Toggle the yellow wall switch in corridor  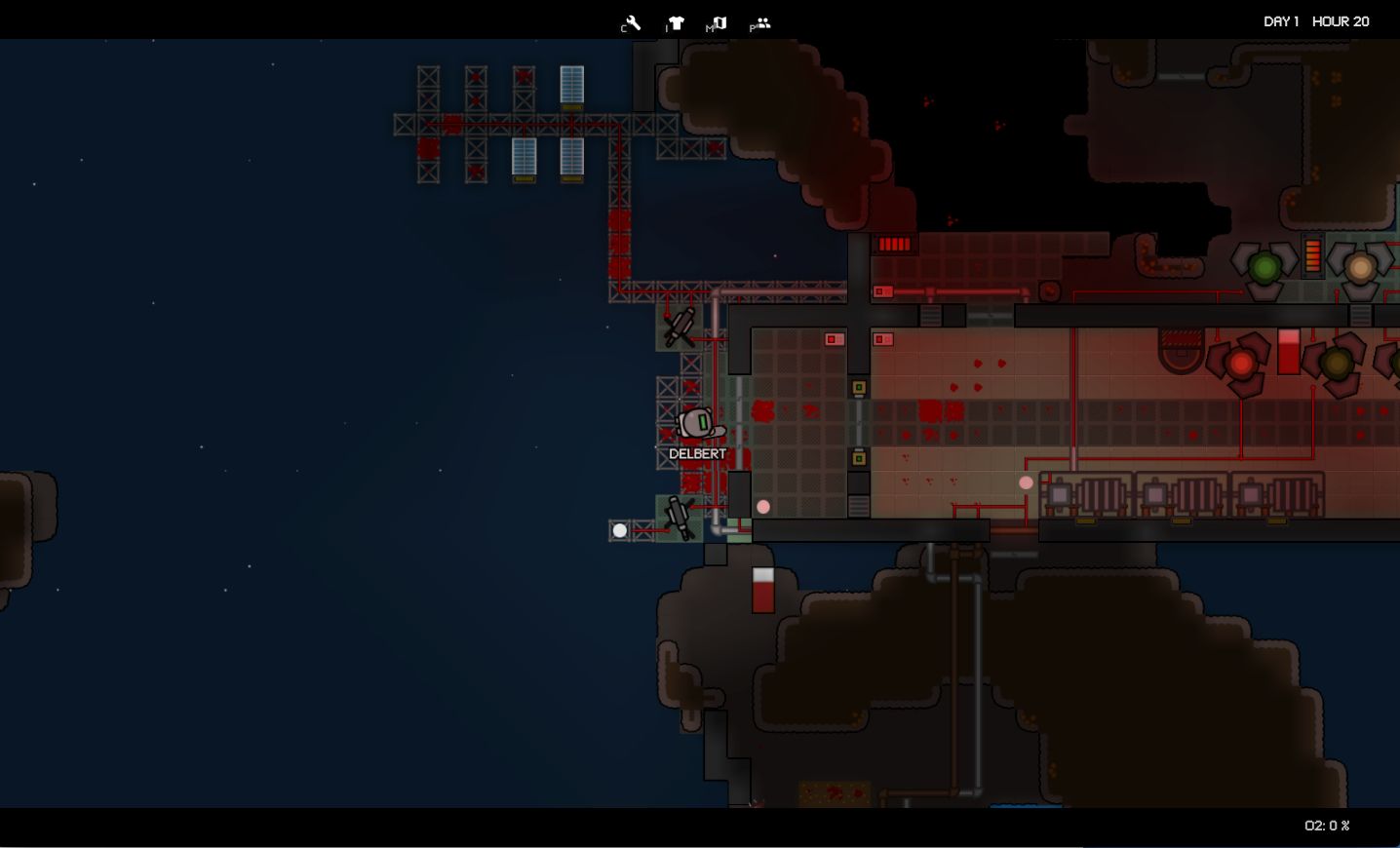click(858, 387)
